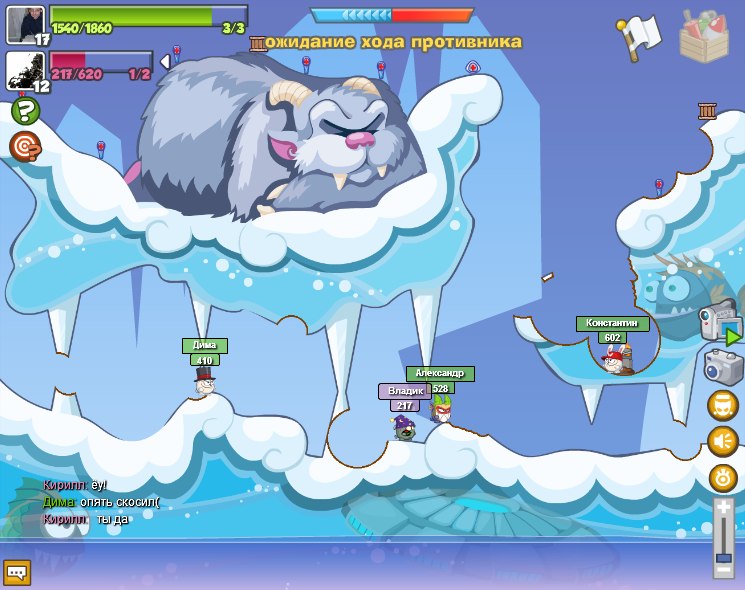Click the orange character face button
The width and height of the screenshot is (745, 590).
coord(722,405)
